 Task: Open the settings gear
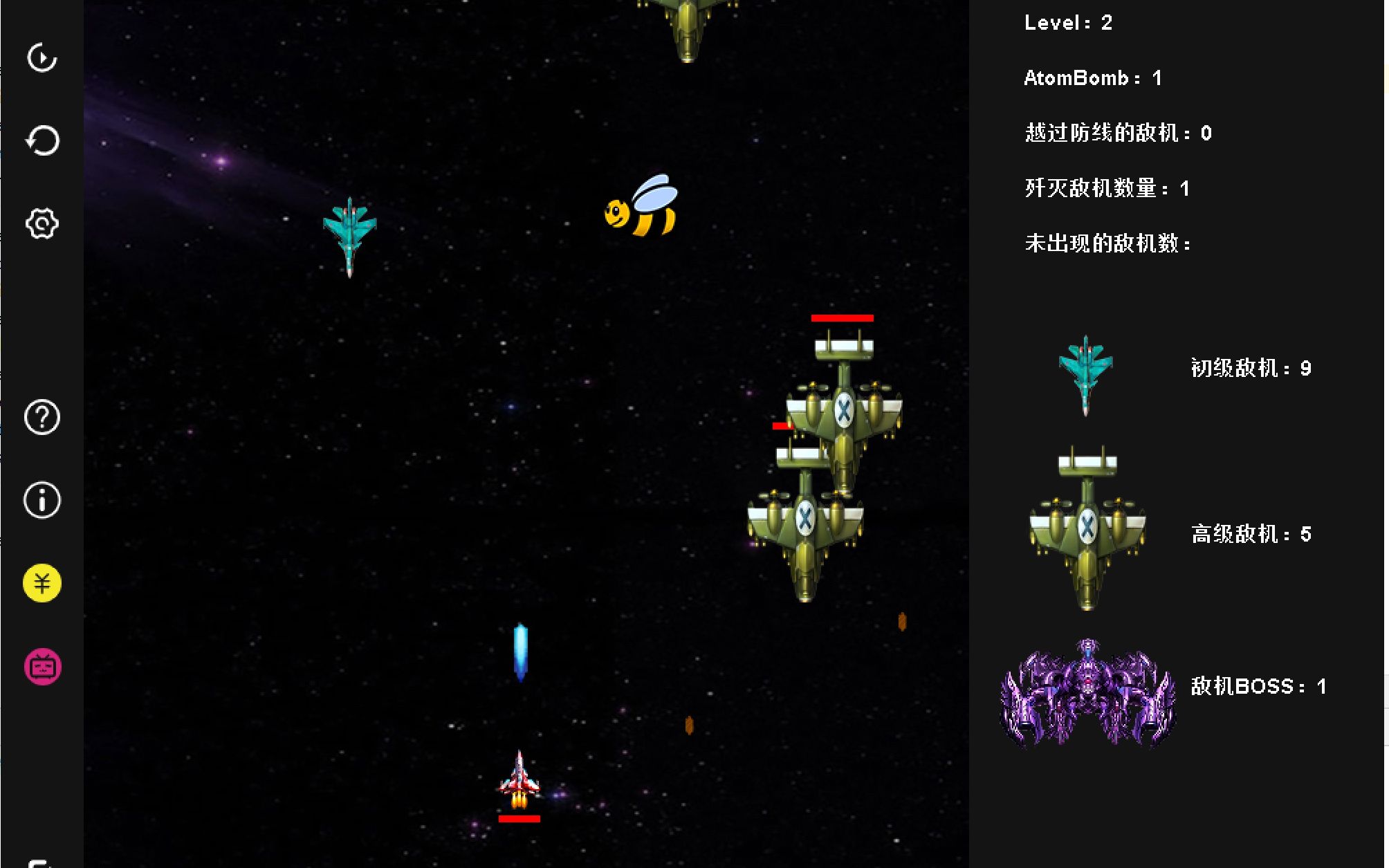point(42,224)
